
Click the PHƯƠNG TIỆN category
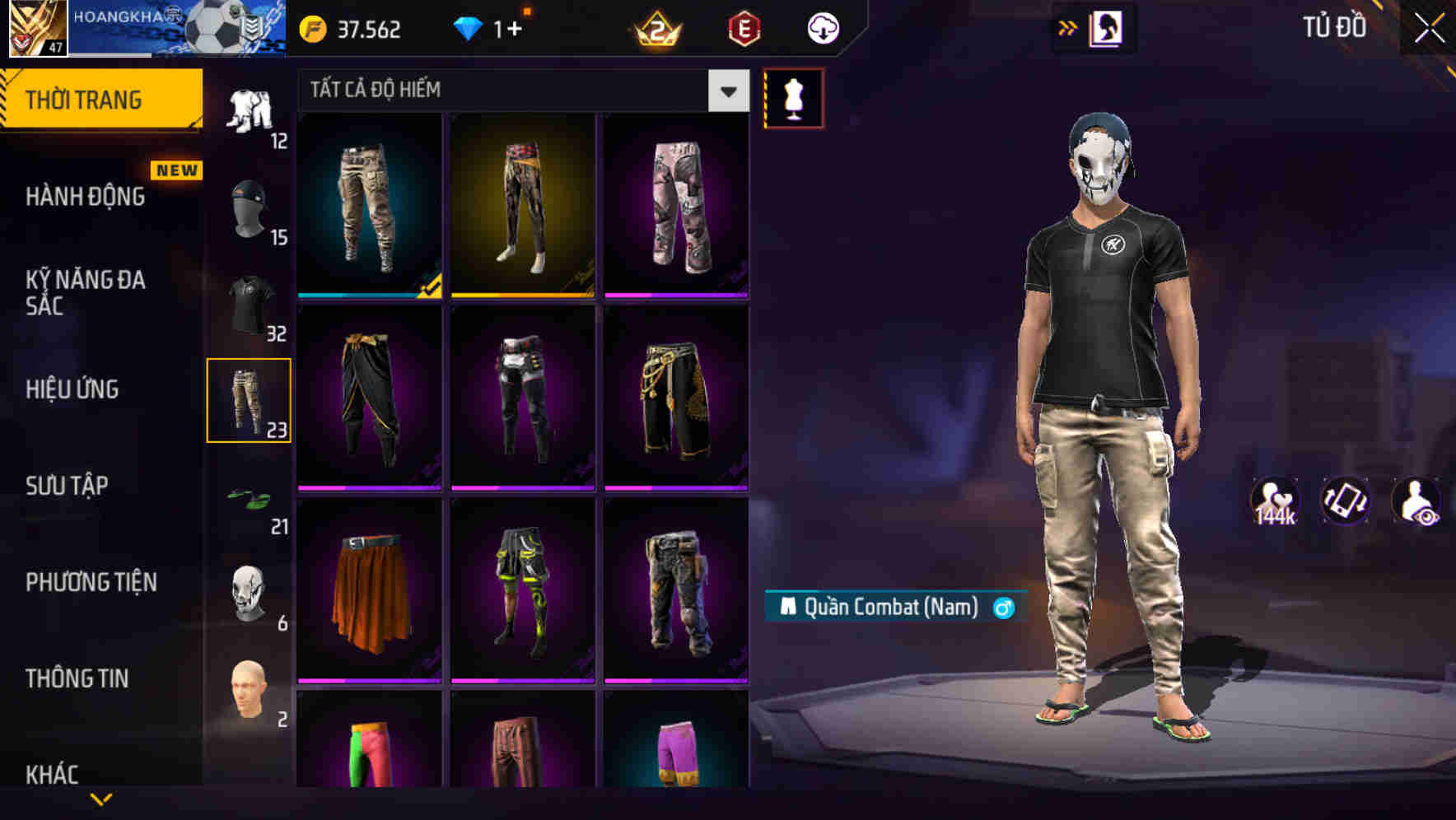pos(91,581)
